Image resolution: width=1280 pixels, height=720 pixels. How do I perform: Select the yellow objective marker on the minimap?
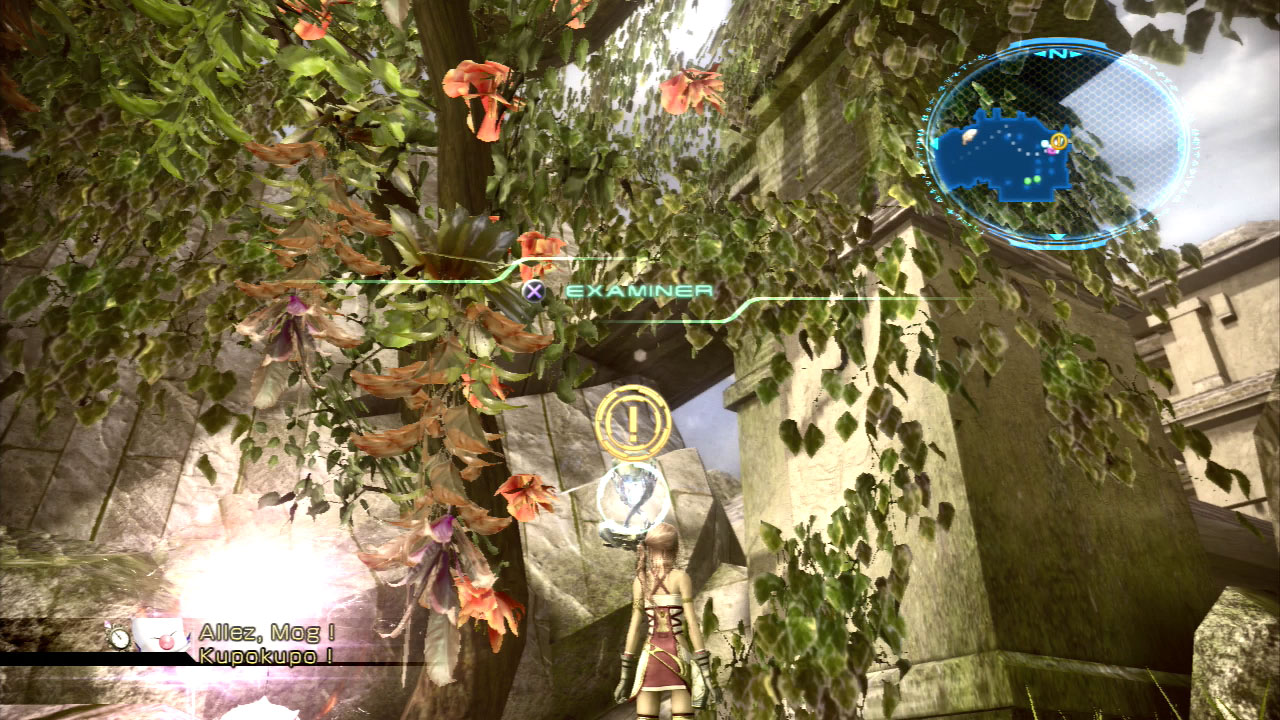pos(1059,141)
